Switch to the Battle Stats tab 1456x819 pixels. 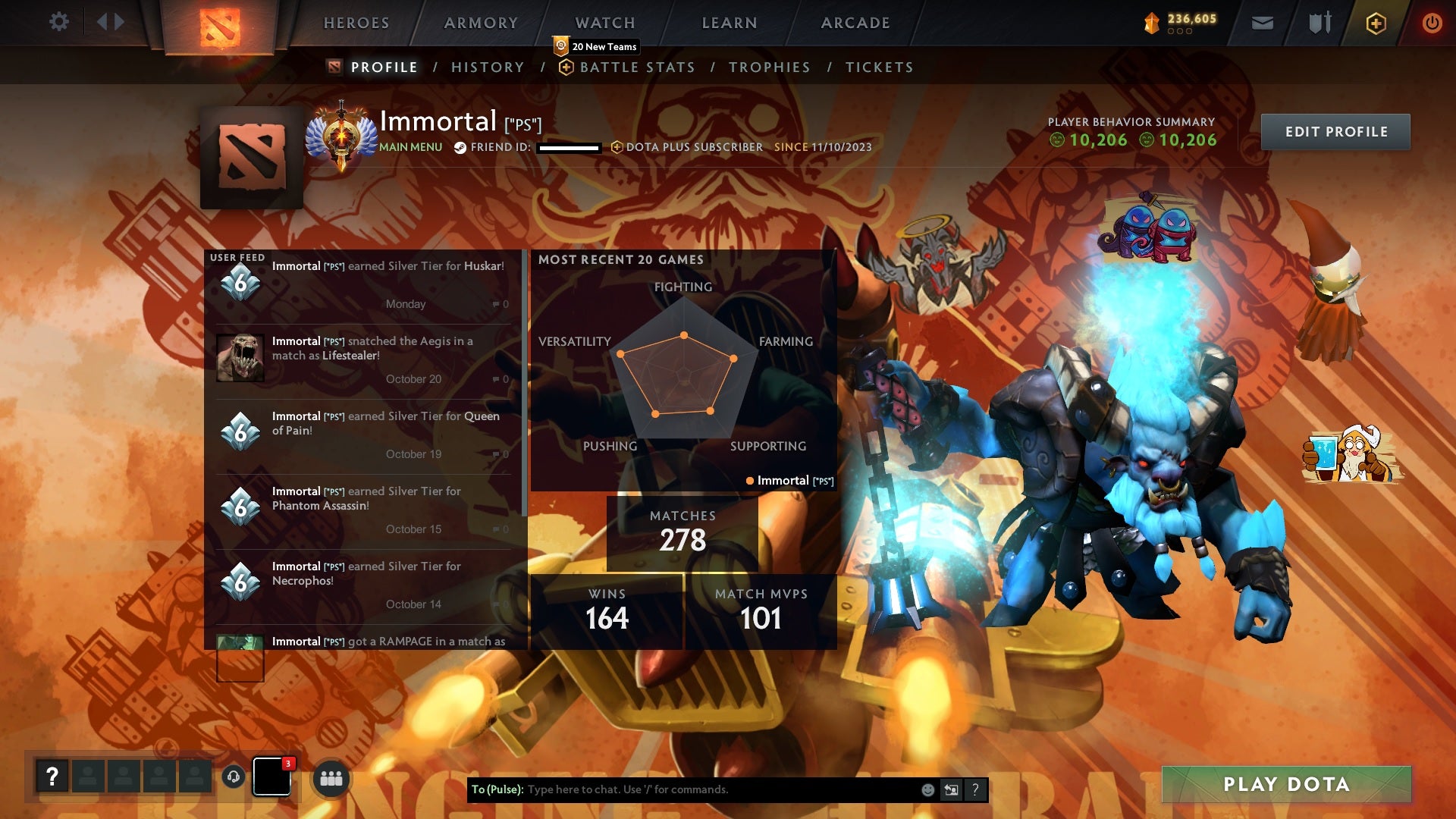click(637, 67)
